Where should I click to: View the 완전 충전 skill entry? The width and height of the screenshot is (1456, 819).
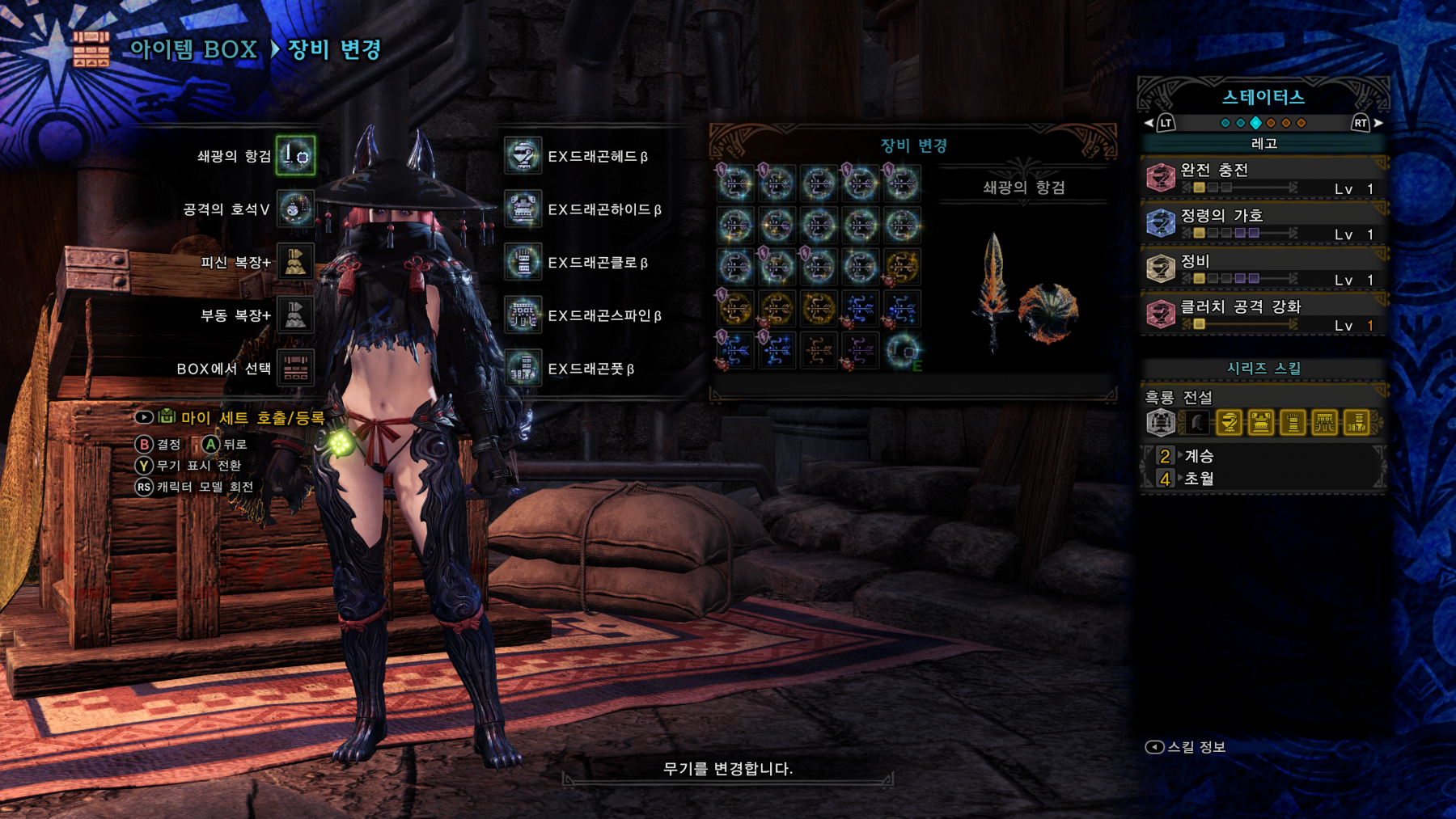pos(1263,178)
